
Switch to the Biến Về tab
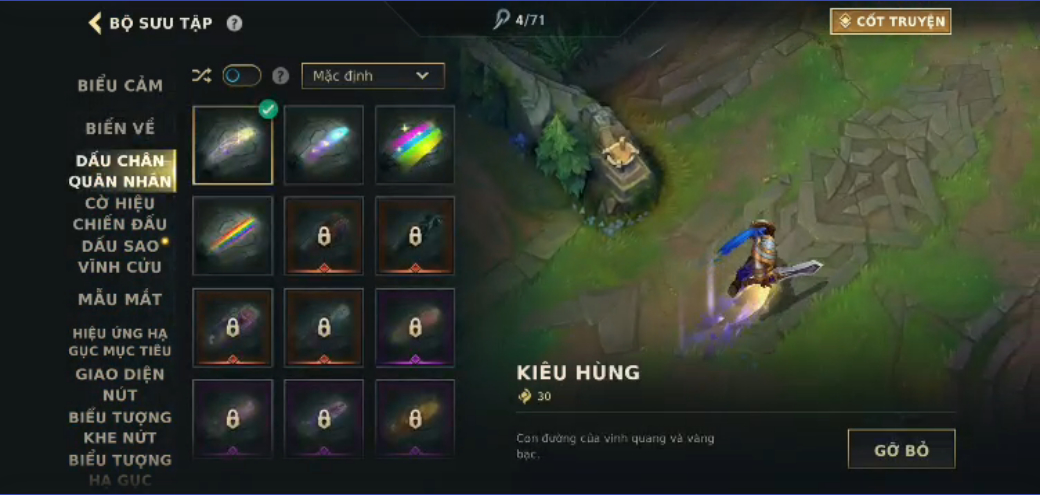click(x=120, y=129)
